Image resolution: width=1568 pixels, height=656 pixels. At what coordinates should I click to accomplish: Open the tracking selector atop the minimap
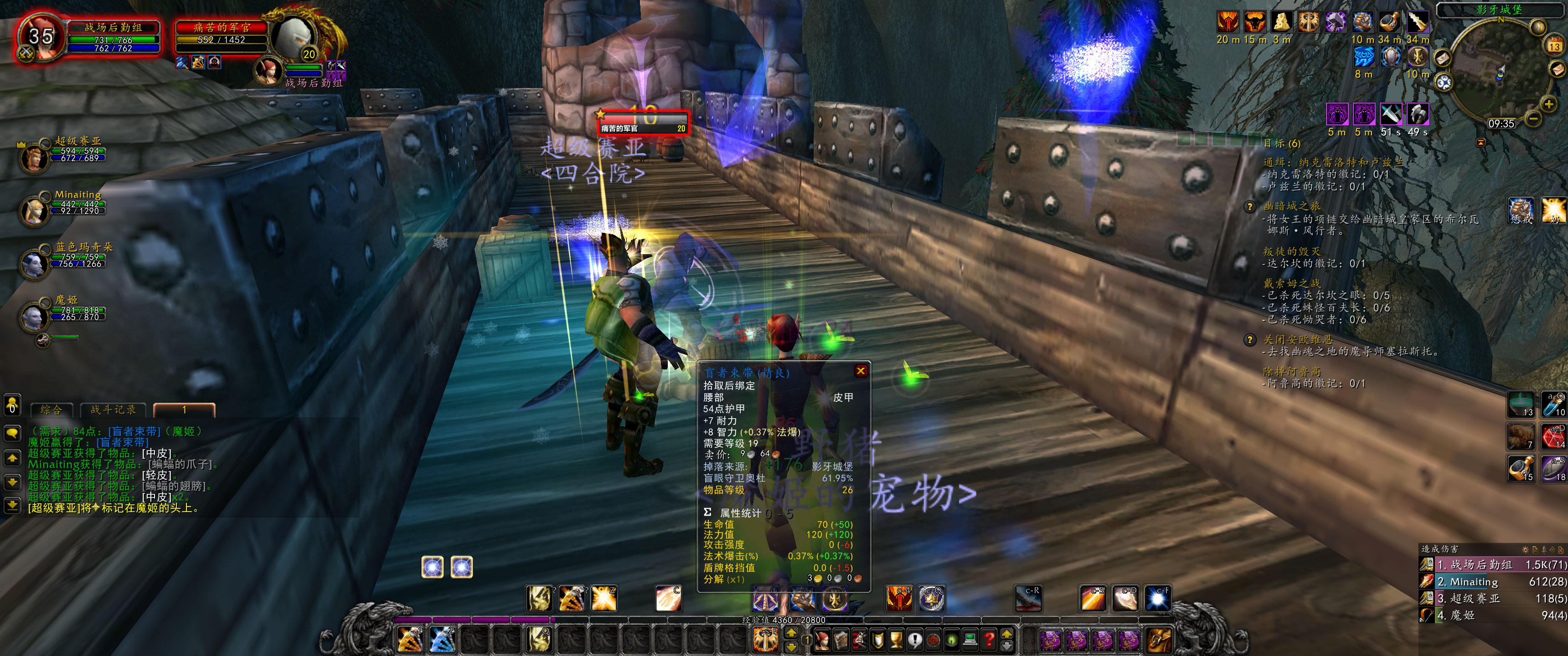click(x=1539, y=26)
